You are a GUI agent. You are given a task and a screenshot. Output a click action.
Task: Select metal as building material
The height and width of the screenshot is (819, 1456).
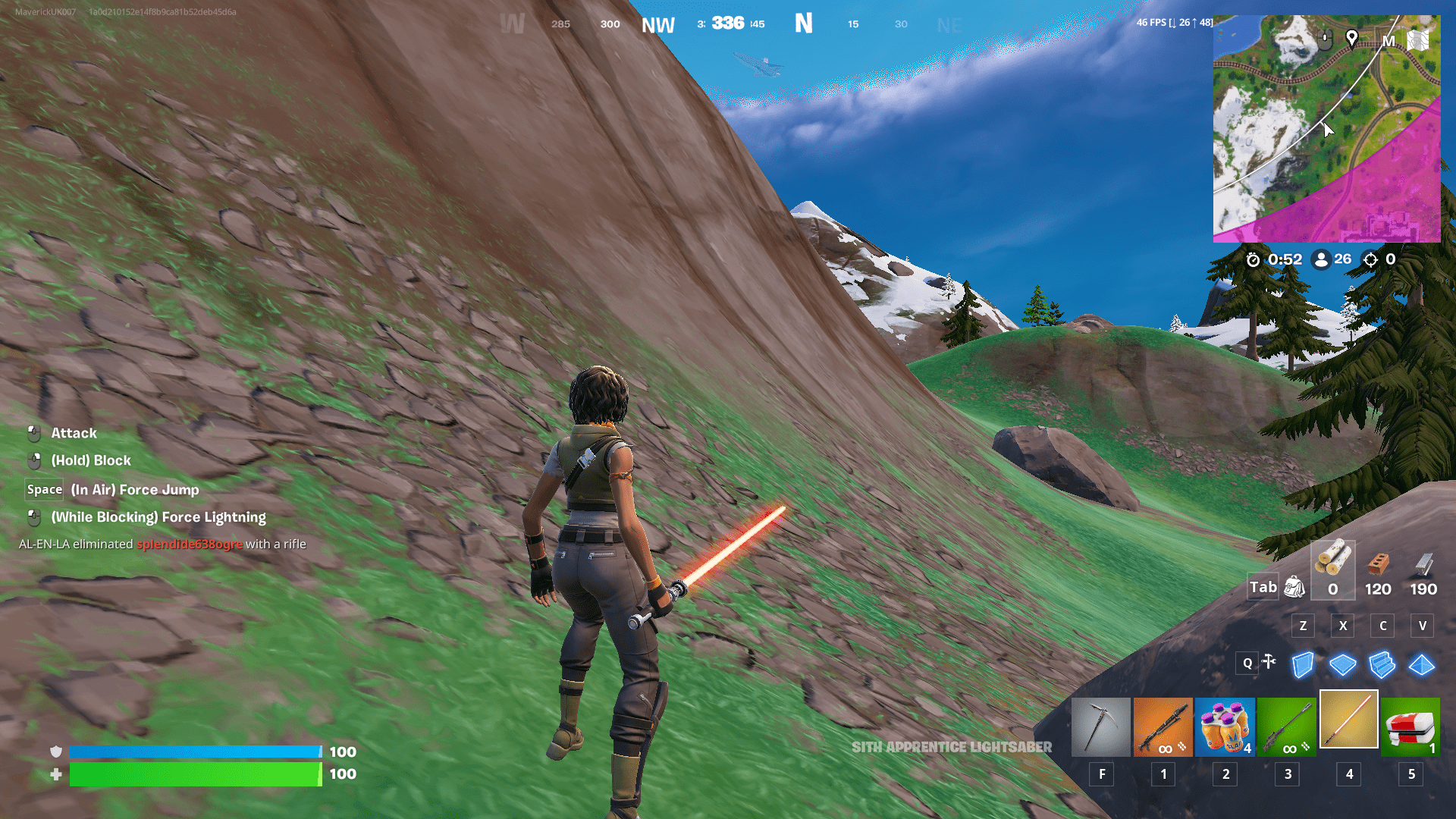pos(1423,569)
